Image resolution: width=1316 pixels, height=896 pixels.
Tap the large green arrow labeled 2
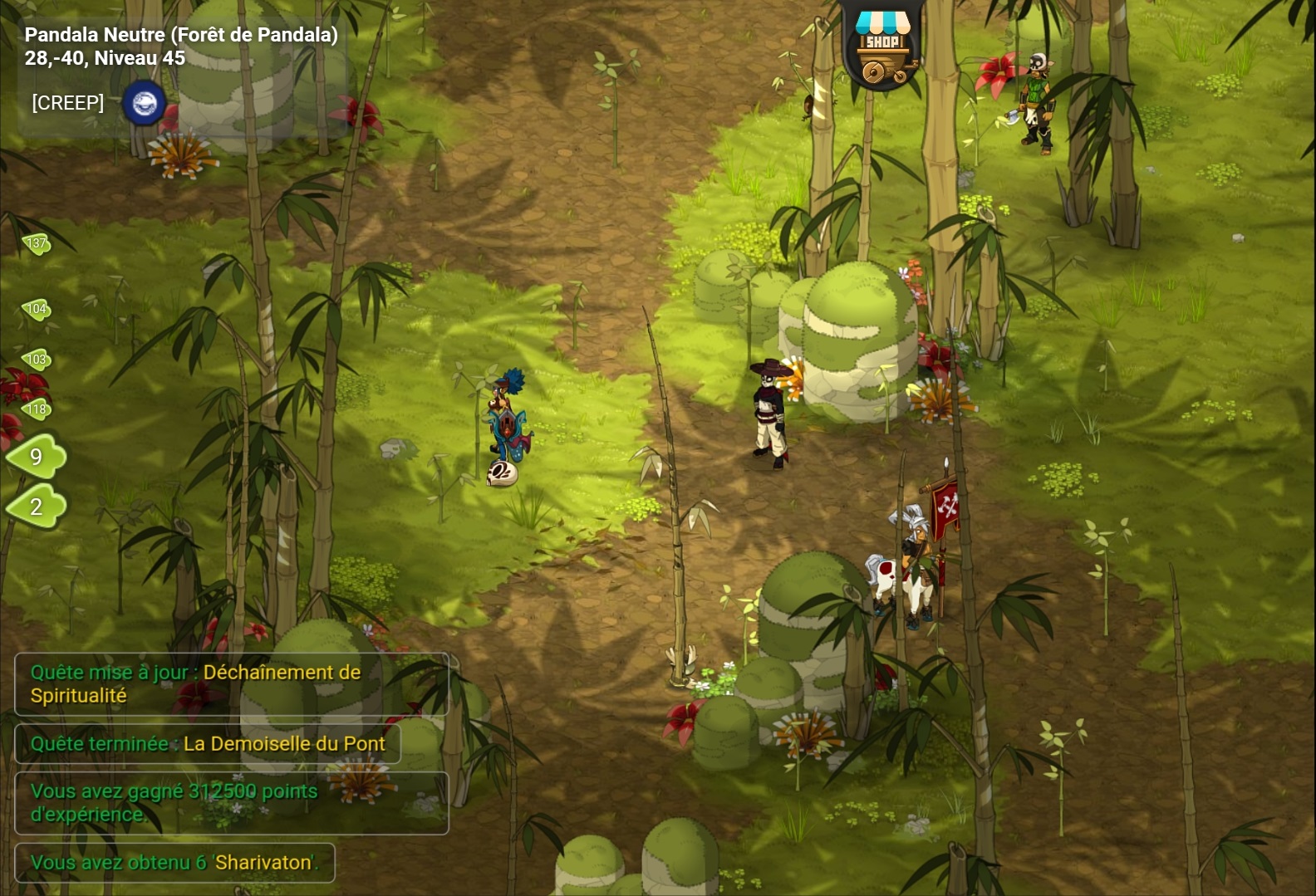(37, 507)
